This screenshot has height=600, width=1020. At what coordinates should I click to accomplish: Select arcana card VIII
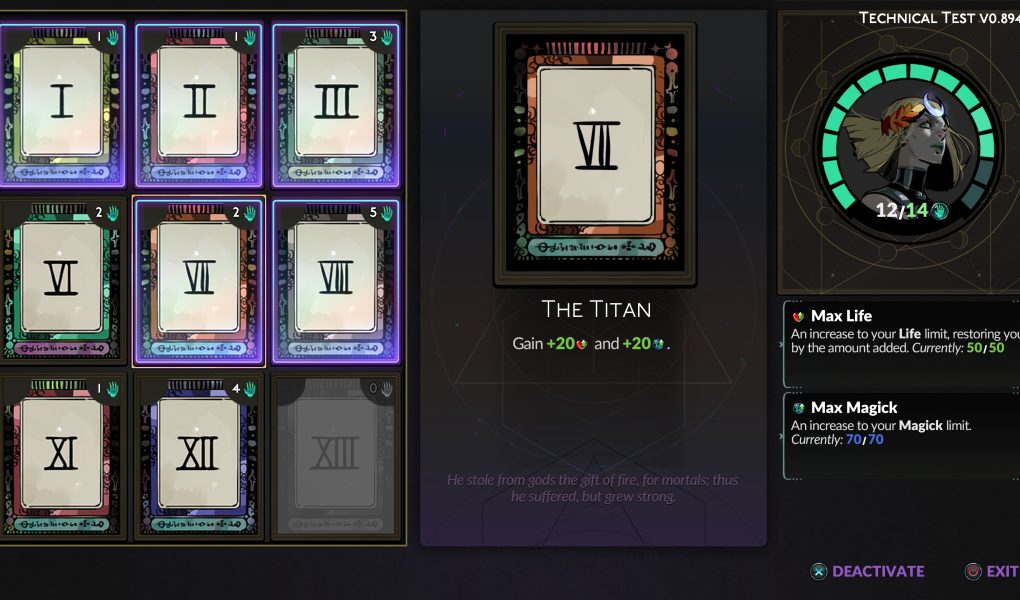click(336, 280)
